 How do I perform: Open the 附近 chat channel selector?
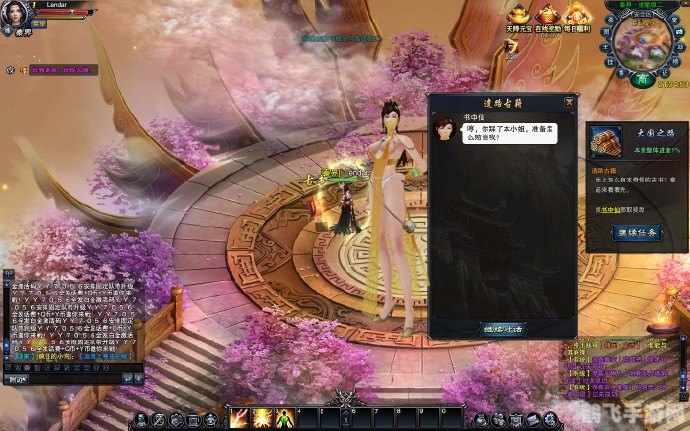coord(17,378)
